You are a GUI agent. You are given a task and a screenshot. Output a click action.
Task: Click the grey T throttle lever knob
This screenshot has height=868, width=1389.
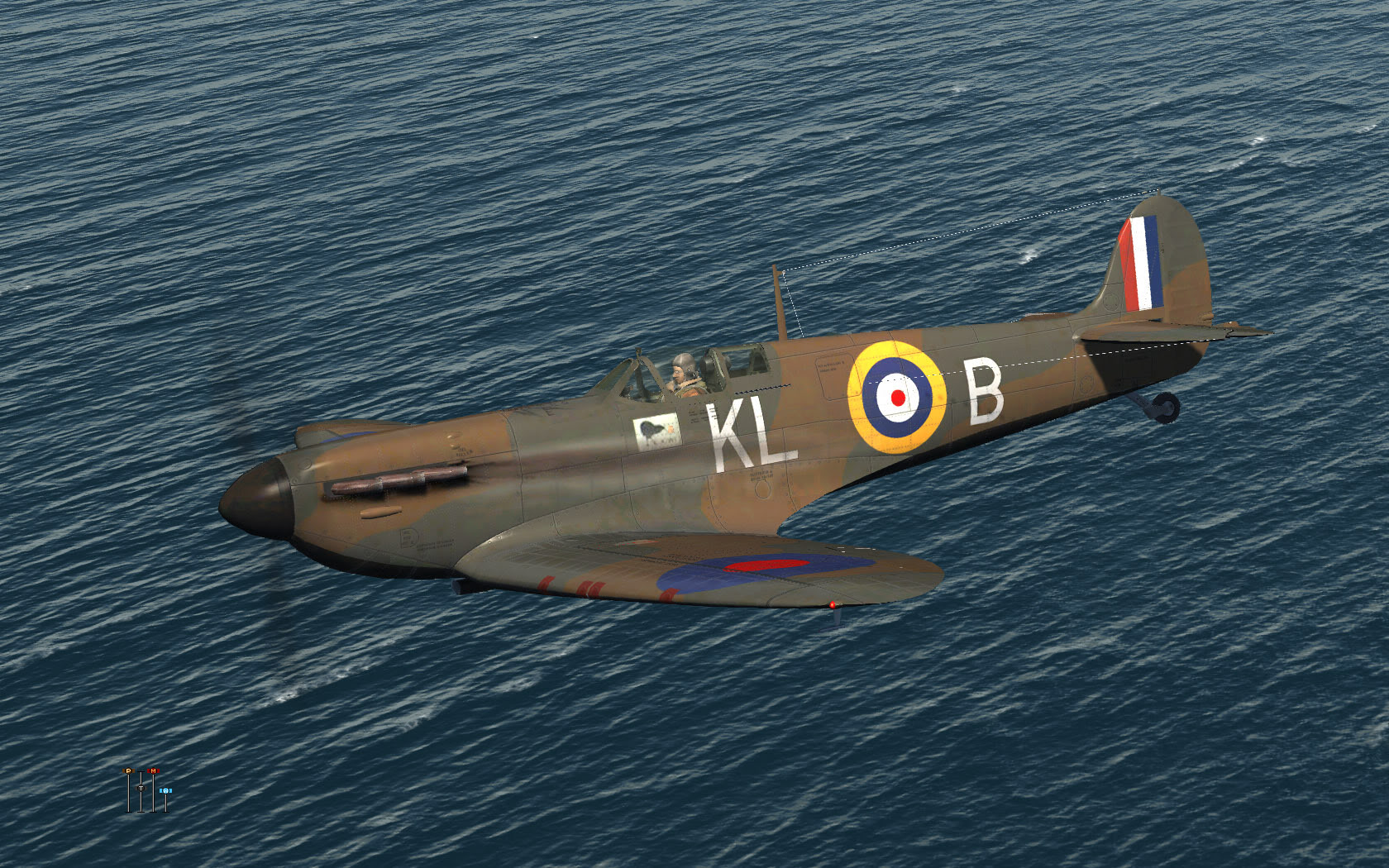[x=141, y=788]
